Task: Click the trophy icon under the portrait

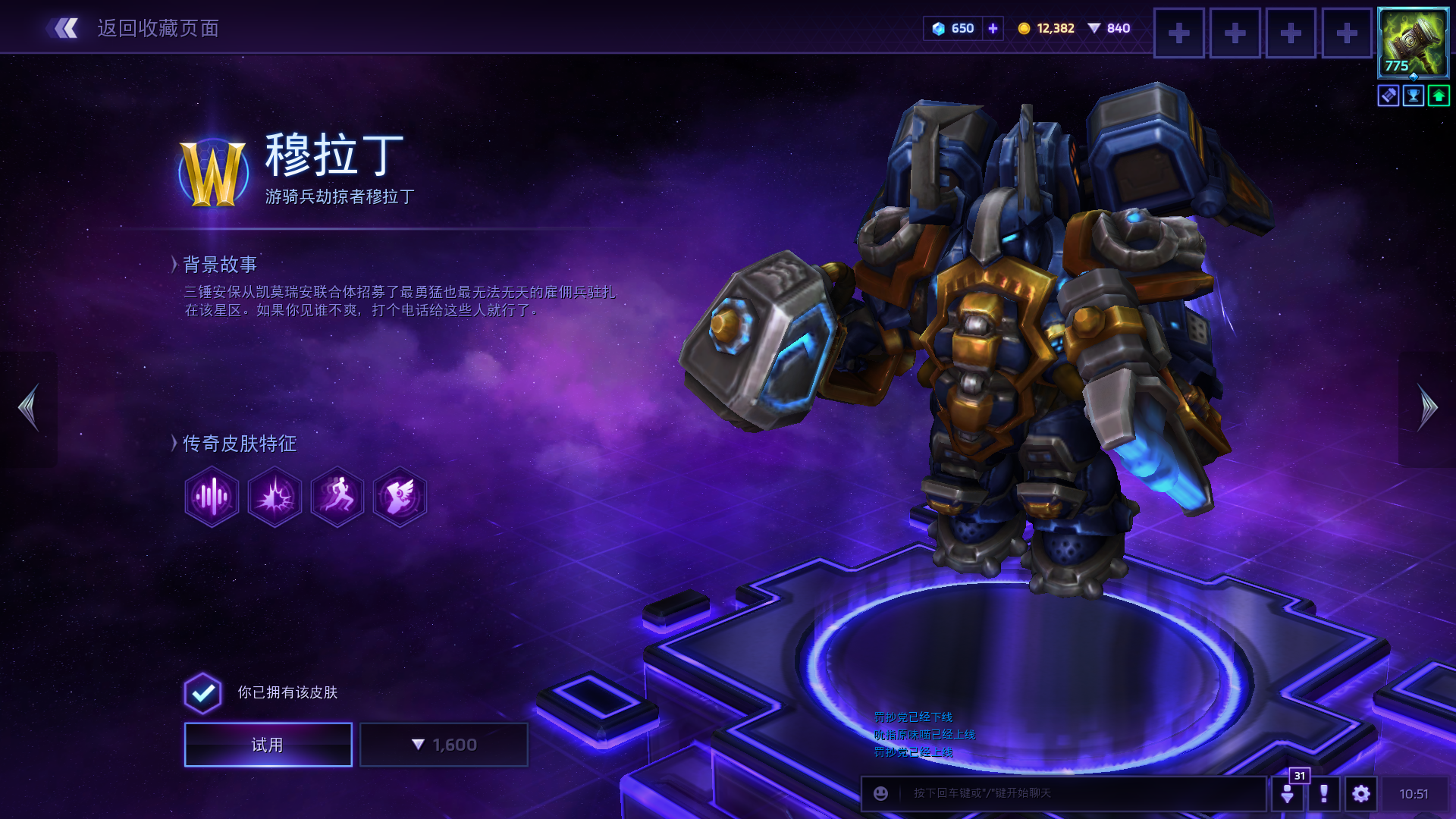Action: [1414, 96]
